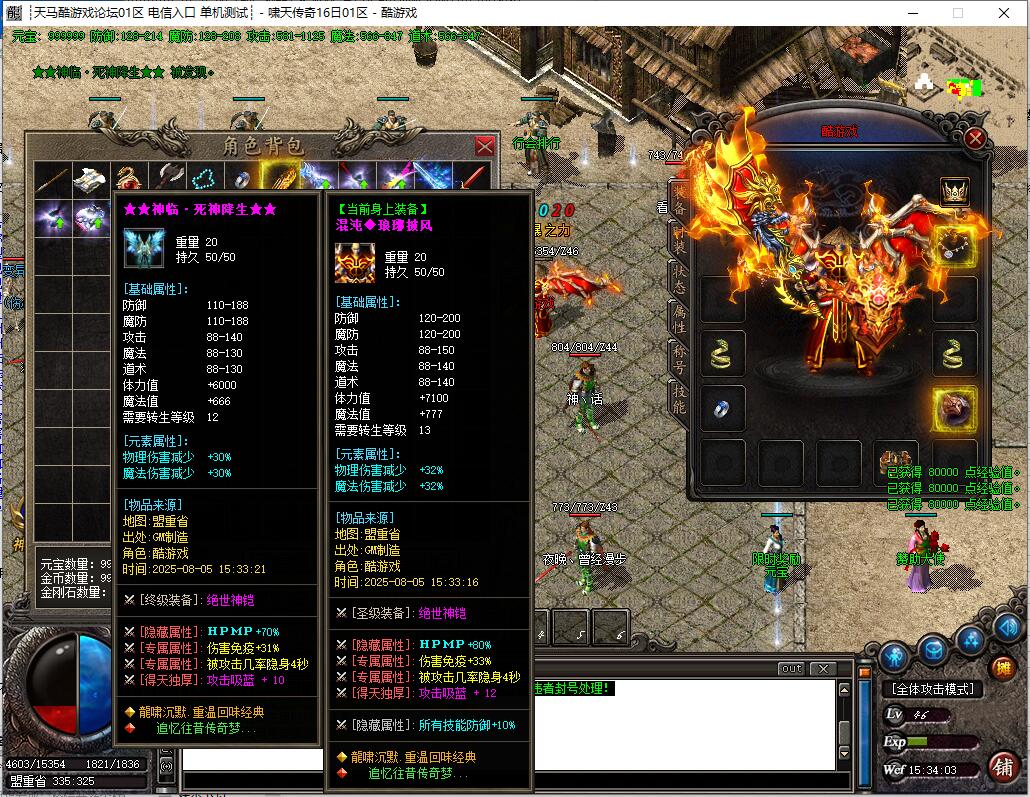Maximize the game window
This screenshot has width=1030, height=797.
957,13
